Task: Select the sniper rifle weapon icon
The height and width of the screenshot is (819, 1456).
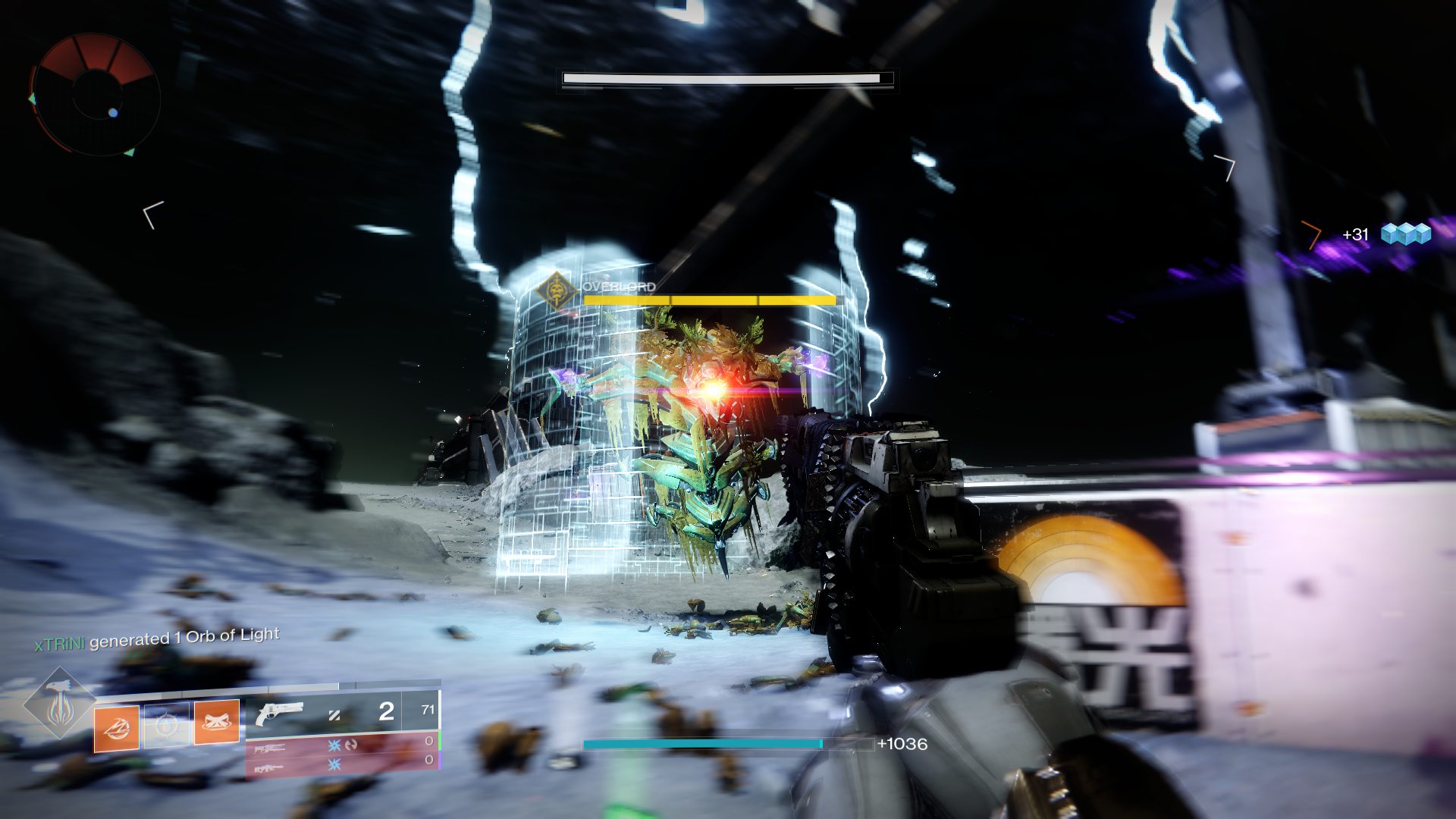Action: click(x=270, y=748)
